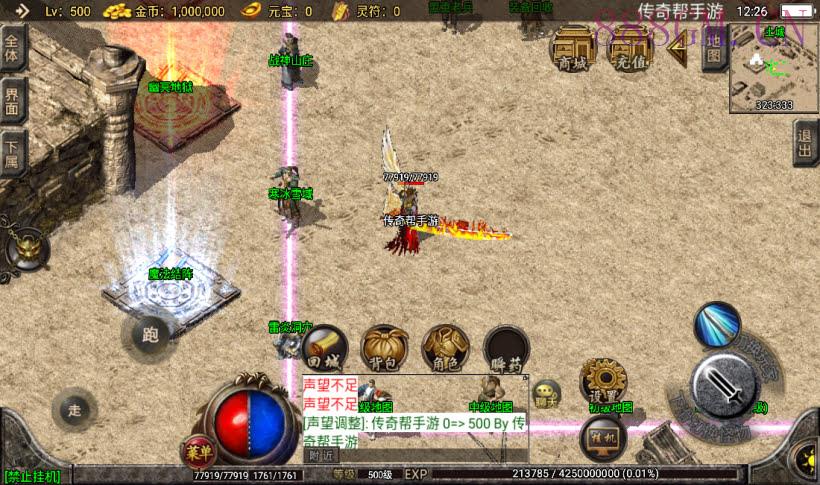Viewport: 820px width, 485px height.
Task: Open the 背包 bag
Action: click(383, 347)
